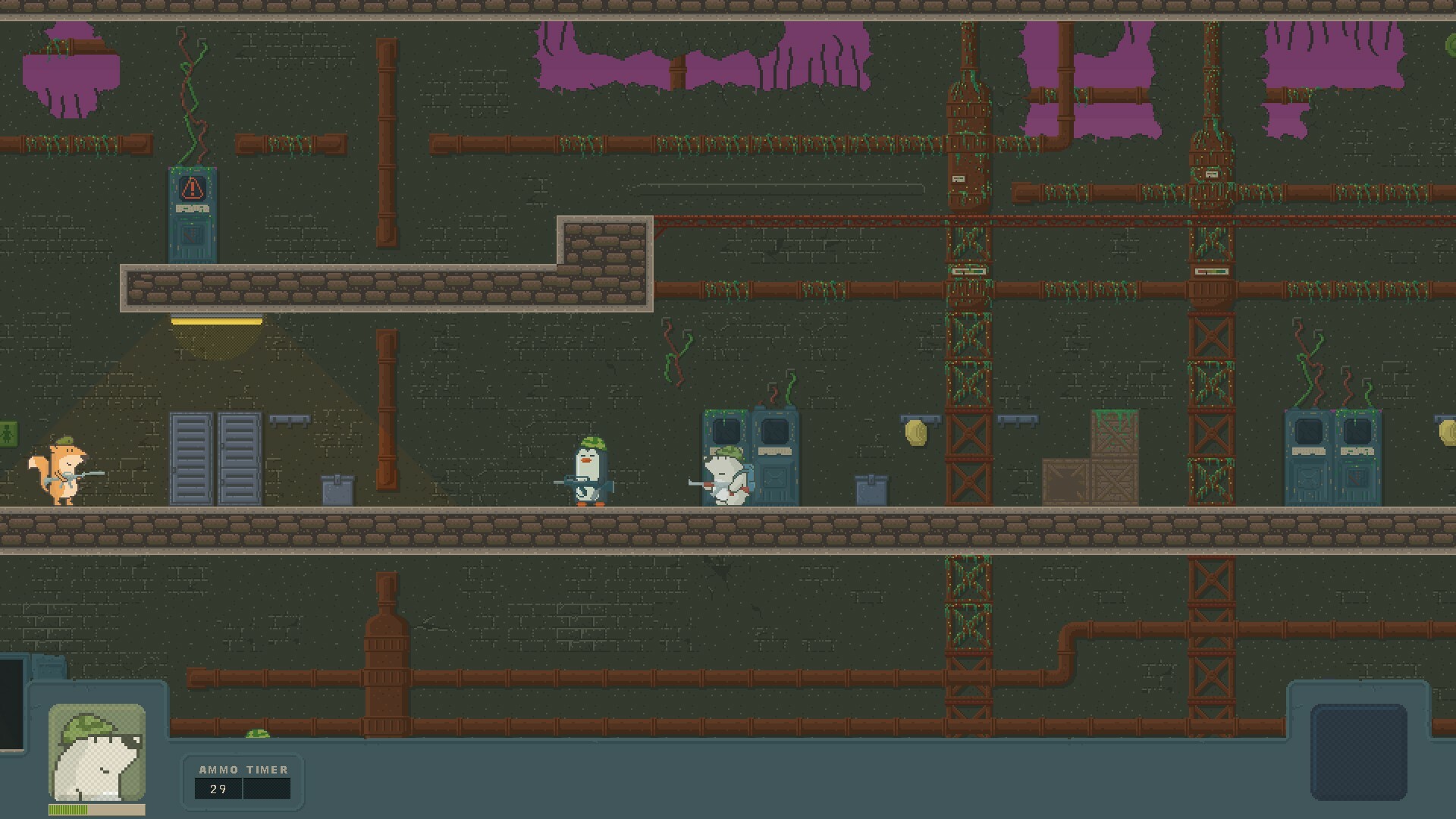Click the timer value showing 29
Viewport: 1456px width, 819px height.
click(x=218, y=789)
